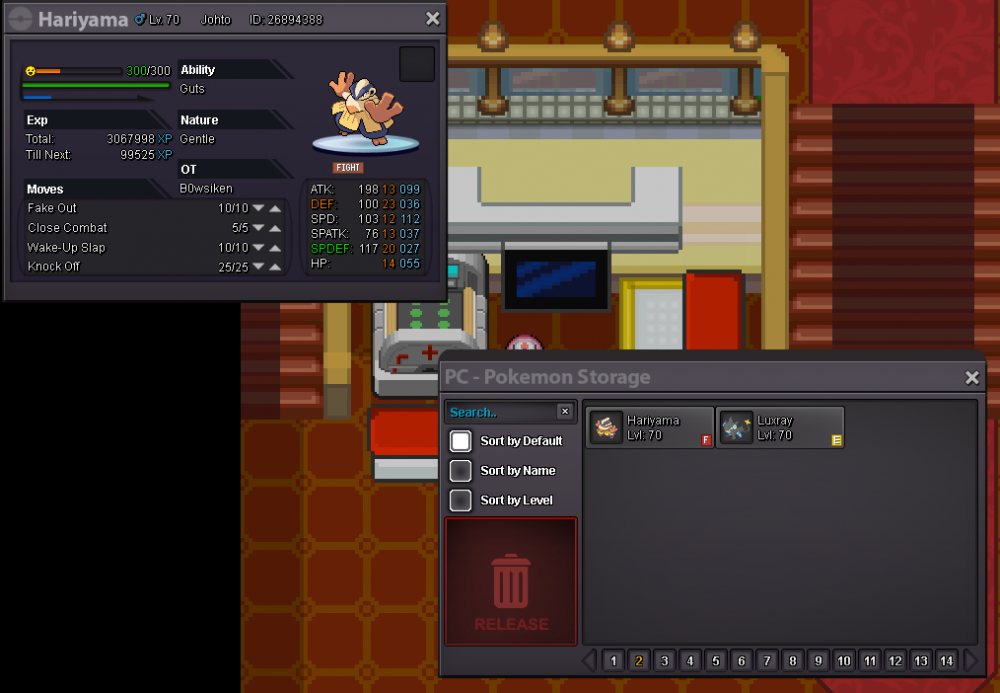Select the Close Combat move row
This screenshot has height=693, width=1000.
(120, 228)
